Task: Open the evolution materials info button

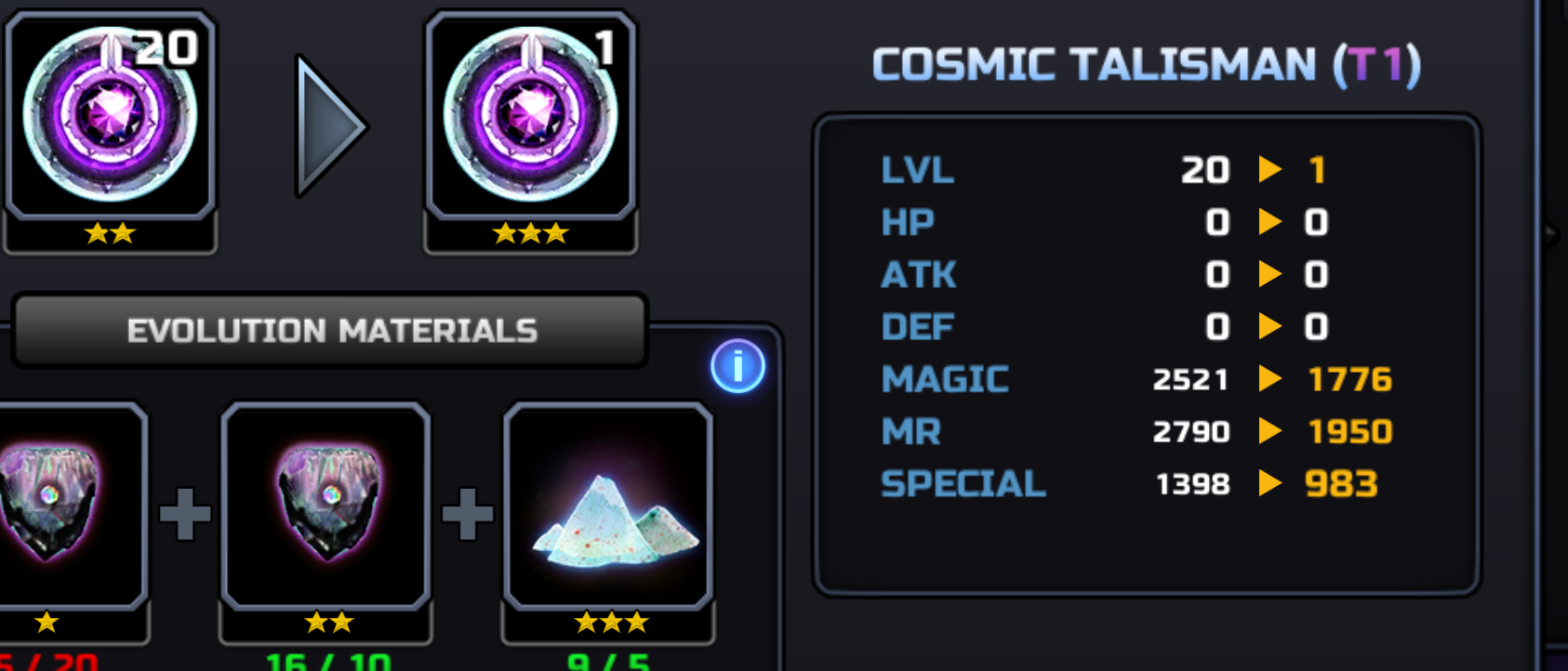Action: (737, 366)
